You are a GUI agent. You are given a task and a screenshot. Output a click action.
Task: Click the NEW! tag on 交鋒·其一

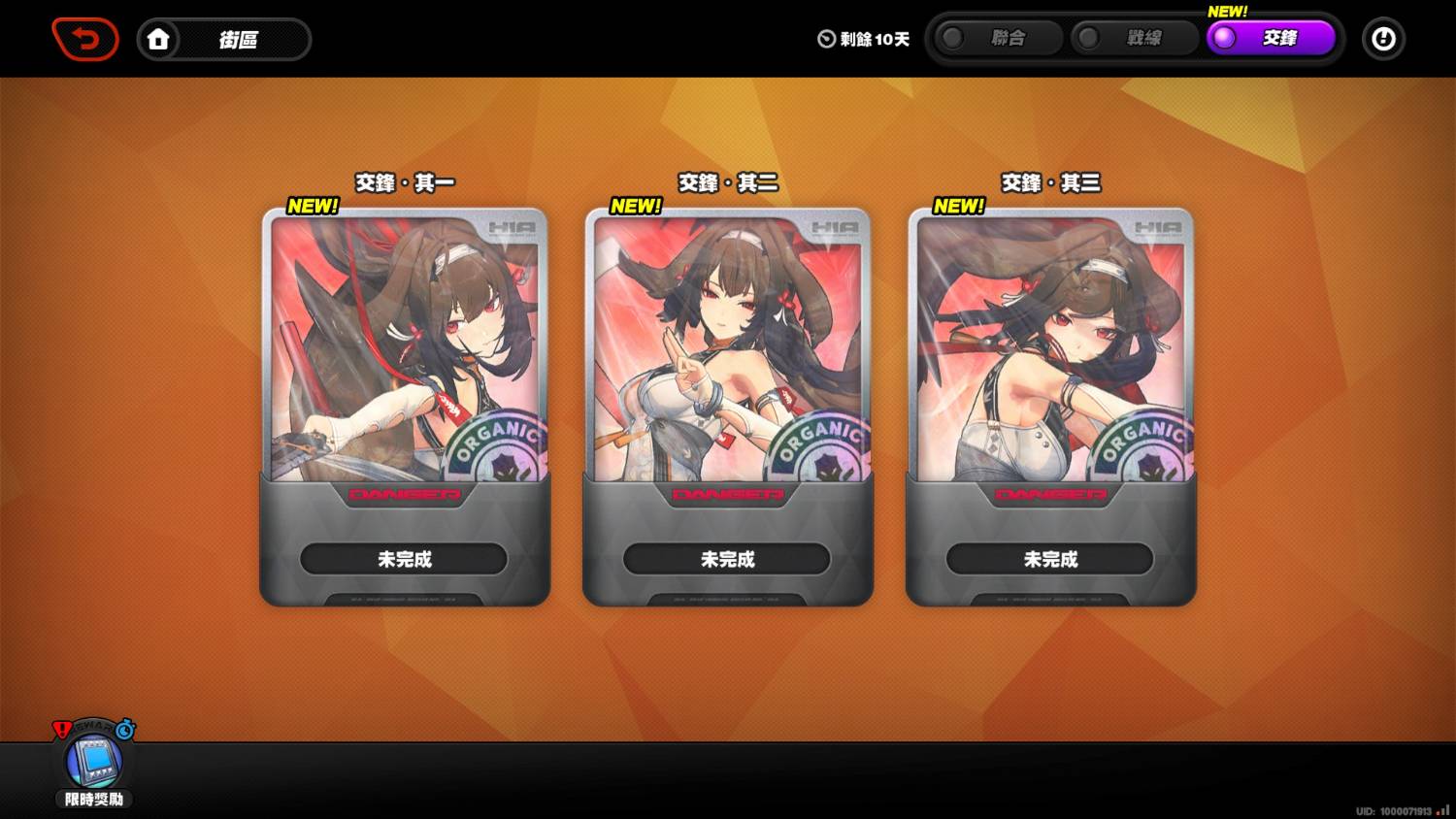[x=312, y=206]
